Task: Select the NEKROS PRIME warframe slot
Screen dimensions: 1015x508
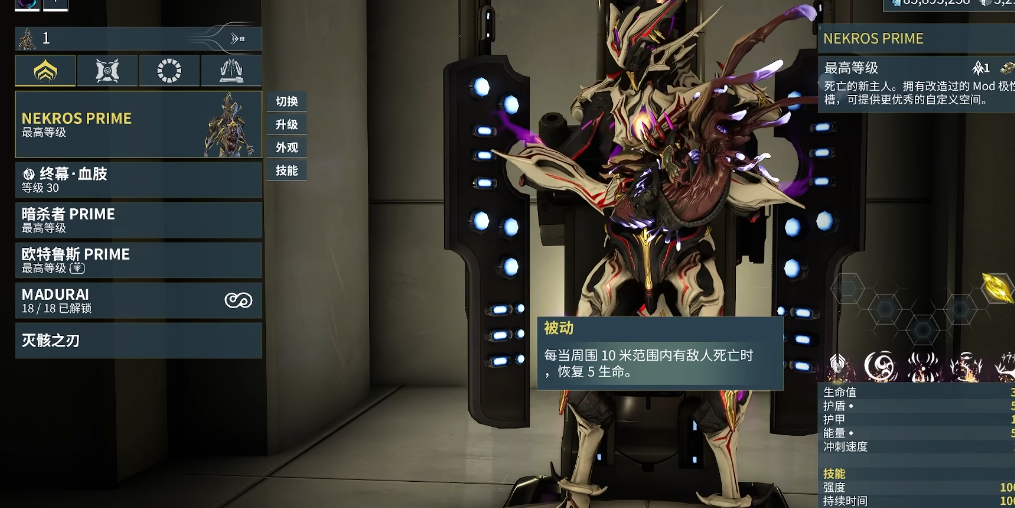Action: (x=139, y=124)
